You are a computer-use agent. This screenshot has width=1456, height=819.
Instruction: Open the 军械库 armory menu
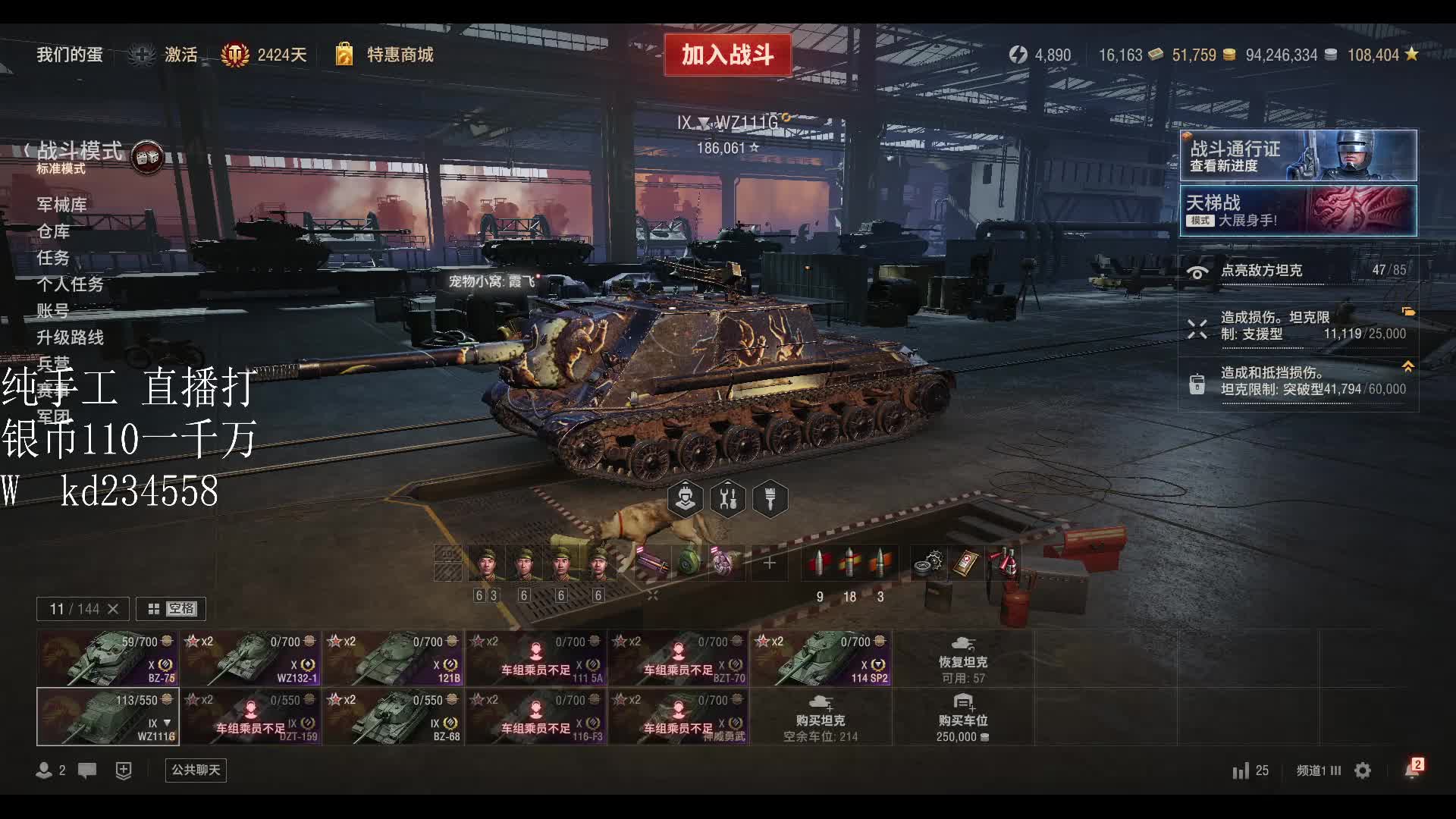(61, 204)
